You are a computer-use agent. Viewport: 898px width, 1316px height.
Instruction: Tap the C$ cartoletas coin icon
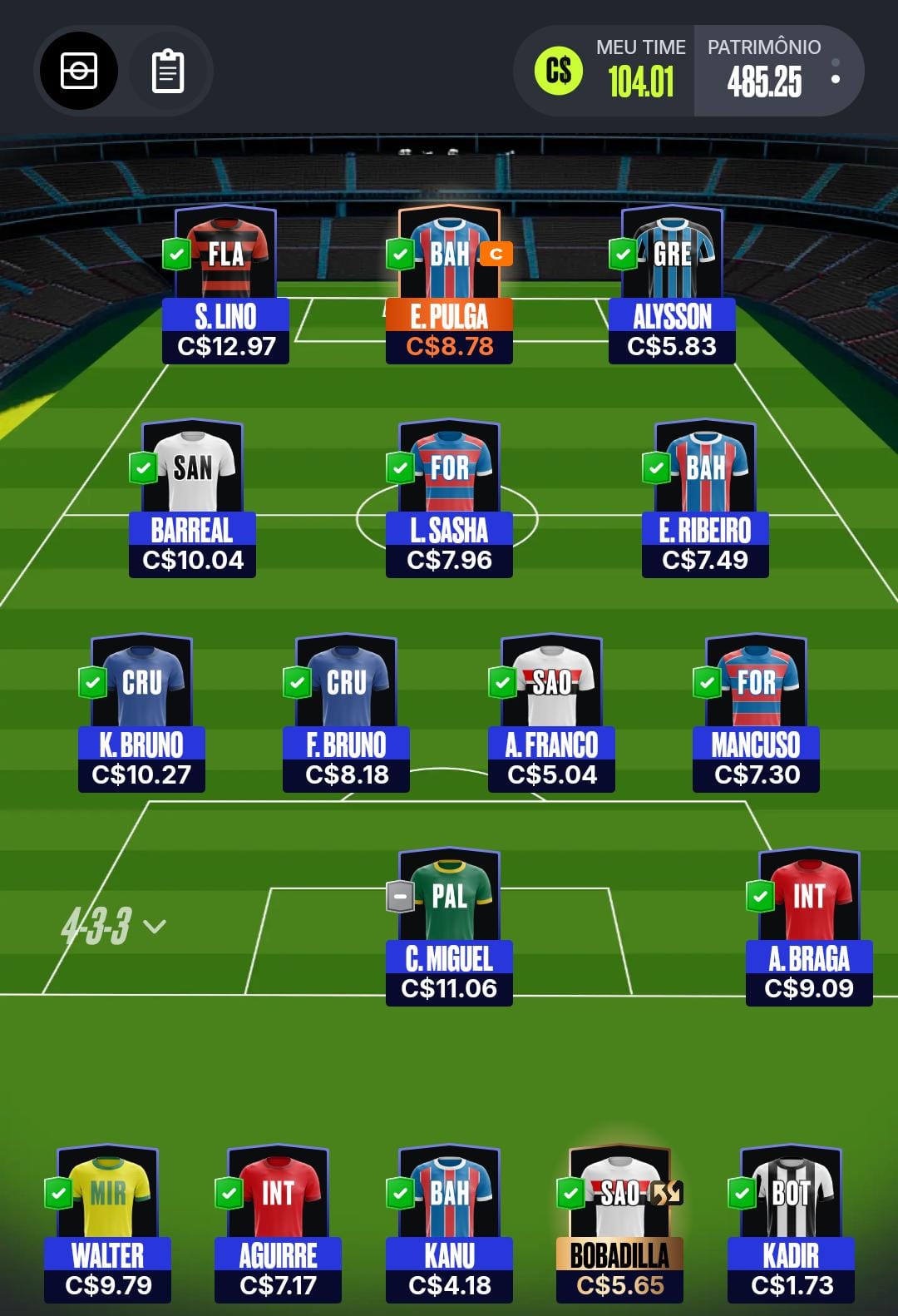(559, 72)
